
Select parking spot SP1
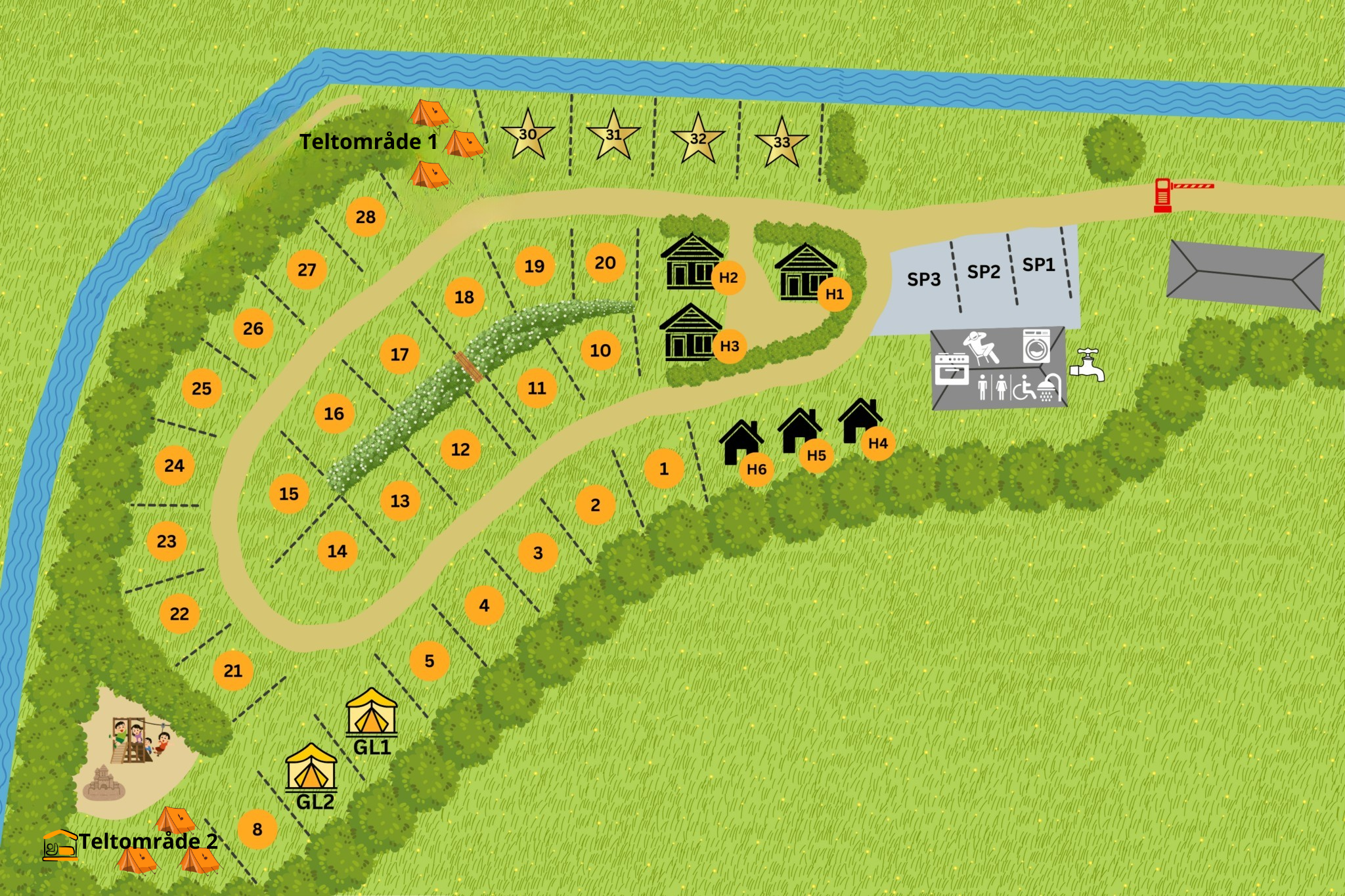tap(1038, 265)
